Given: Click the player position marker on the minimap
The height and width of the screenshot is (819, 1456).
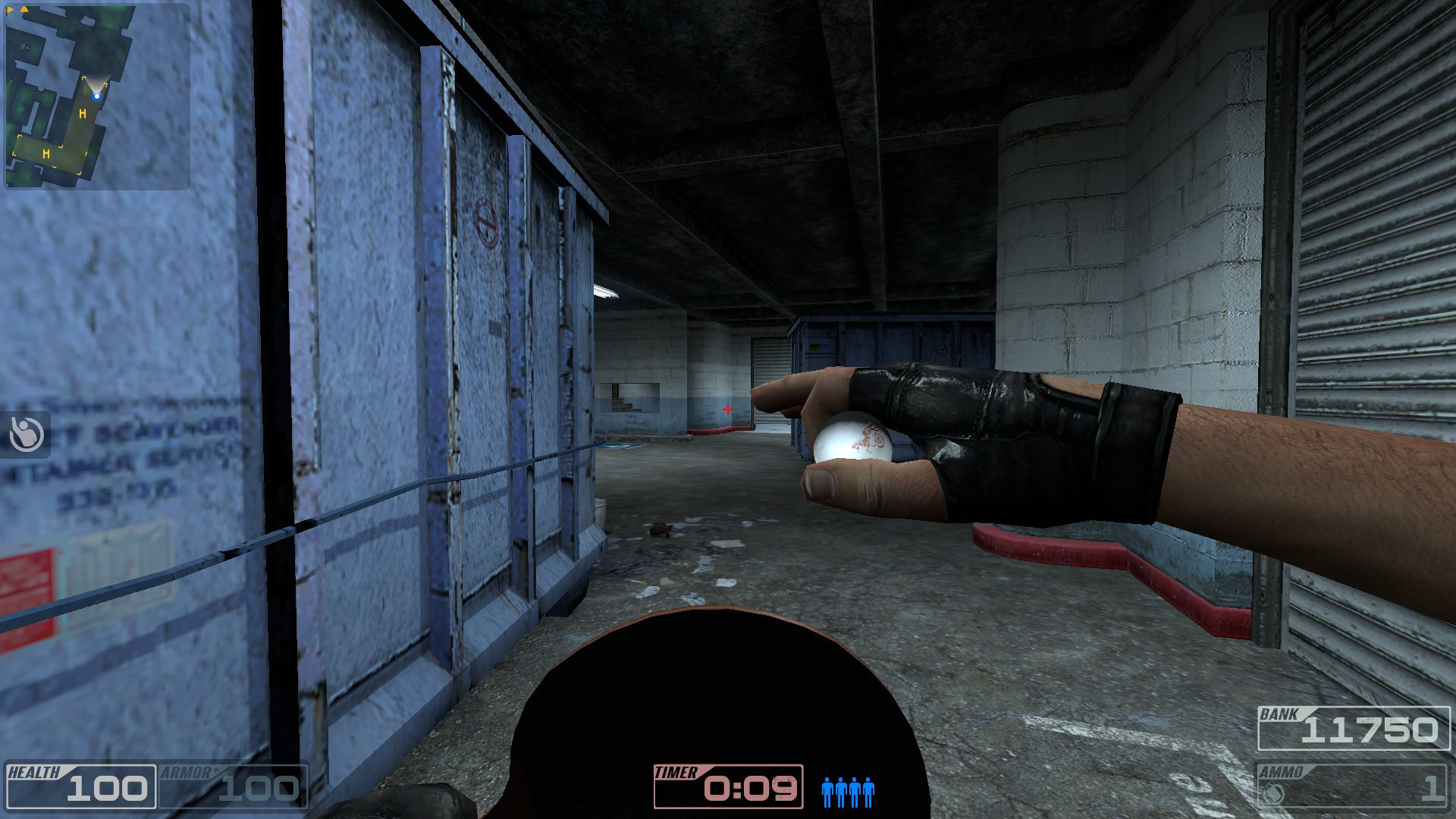Looking at the screenshot, I should [97, 96].
